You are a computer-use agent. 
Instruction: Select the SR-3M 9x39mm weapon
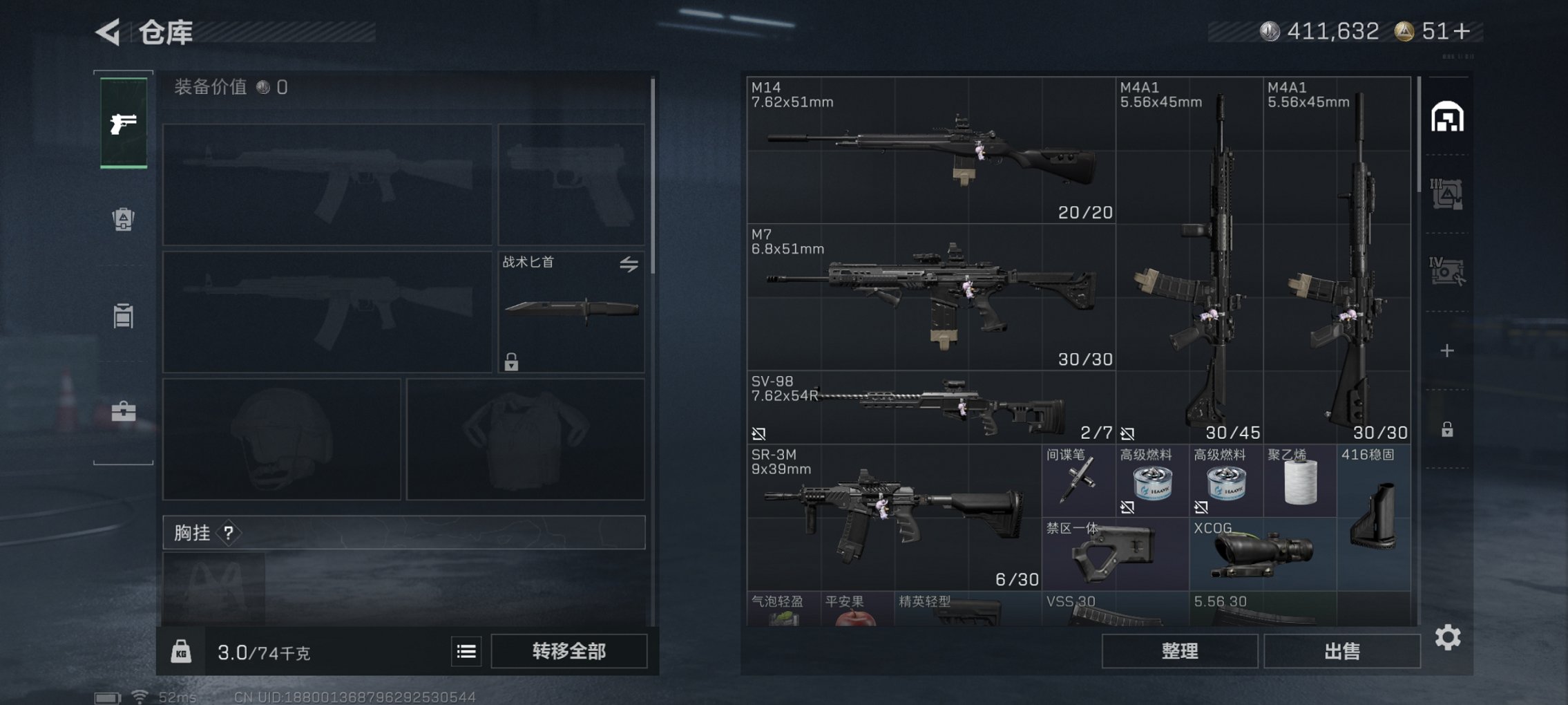[x=893, y=518]
